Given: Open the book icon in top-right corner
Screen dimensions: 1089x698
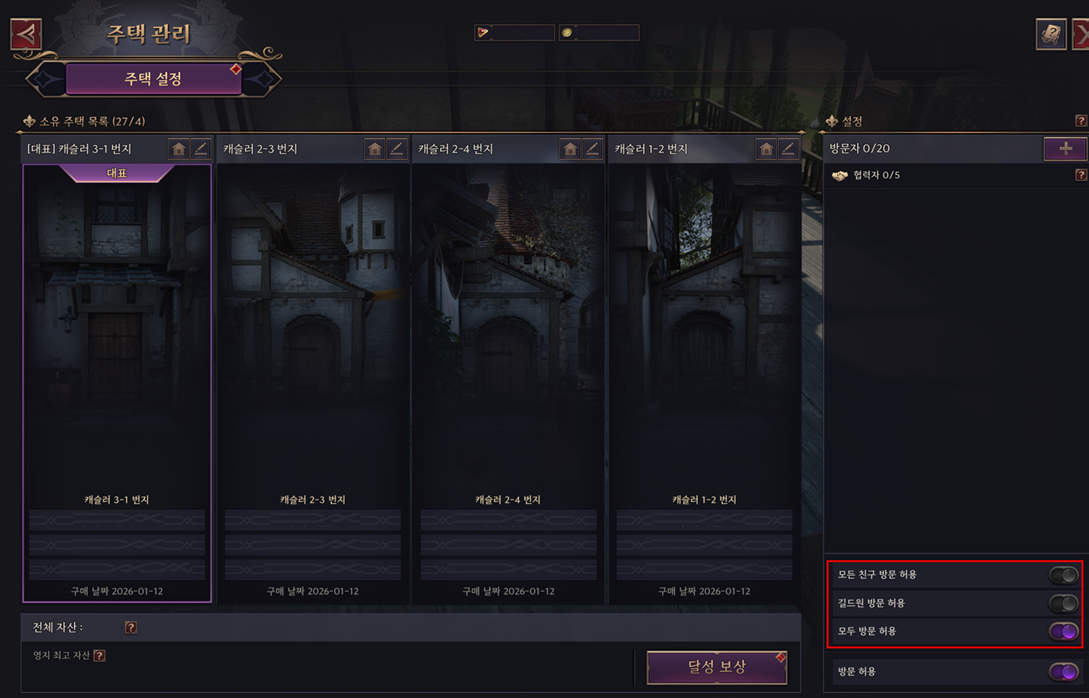Looking at the screenshot, I should click(1050, 34).
